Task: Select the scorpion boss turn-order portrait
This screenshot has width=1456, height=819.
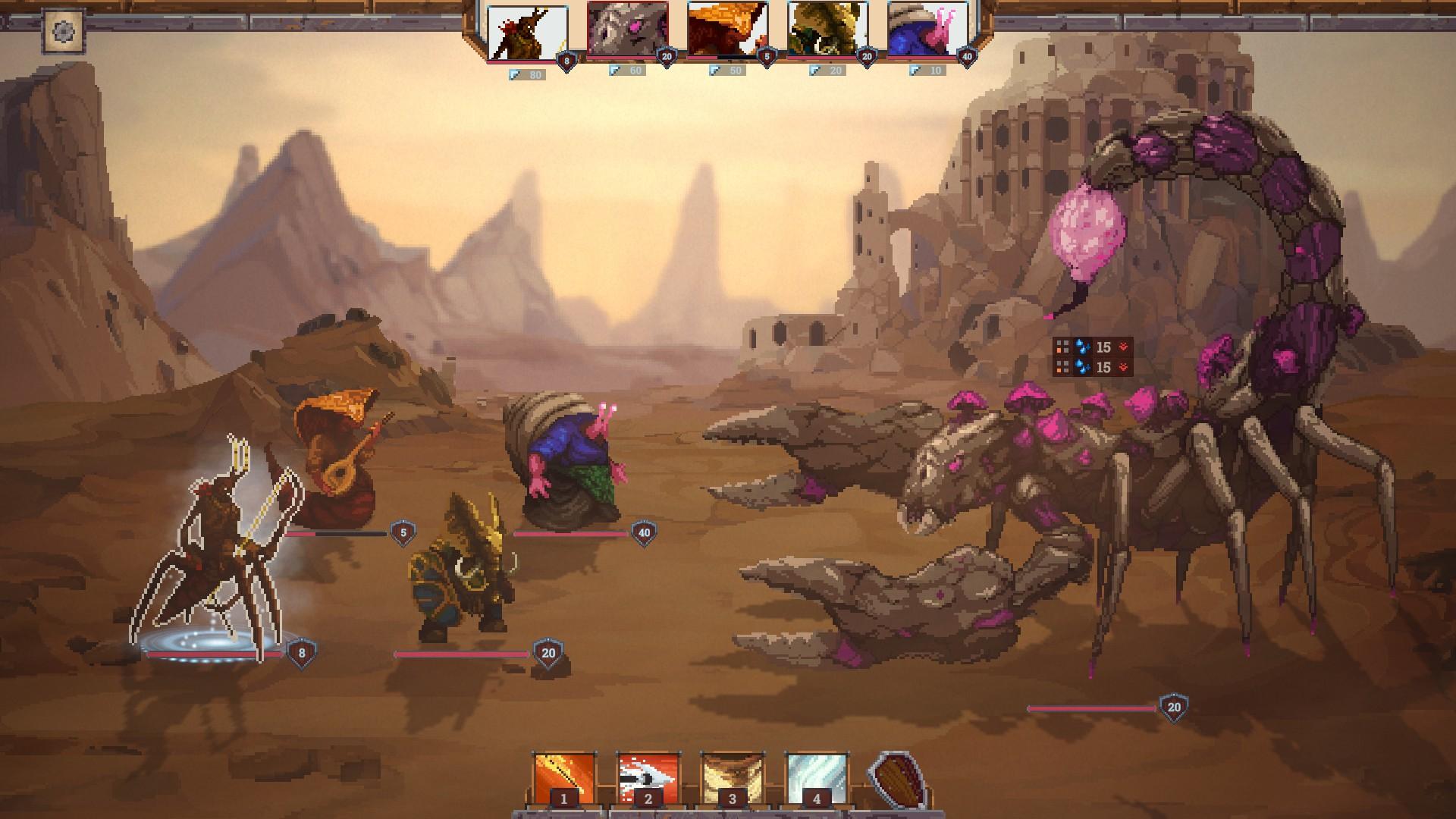Action: coord(627,30)
